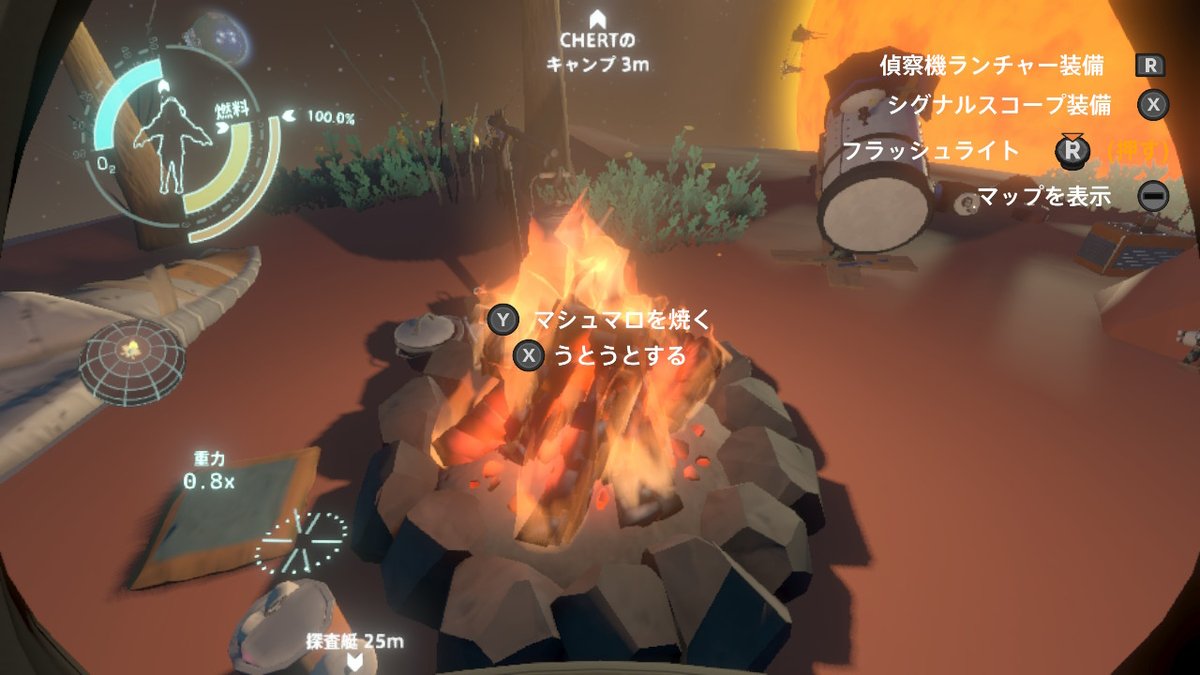Toggle the フラッシュライト command
Image resolution: width=1200 pixels, height=675 pixels.
[x=931, y=151]
